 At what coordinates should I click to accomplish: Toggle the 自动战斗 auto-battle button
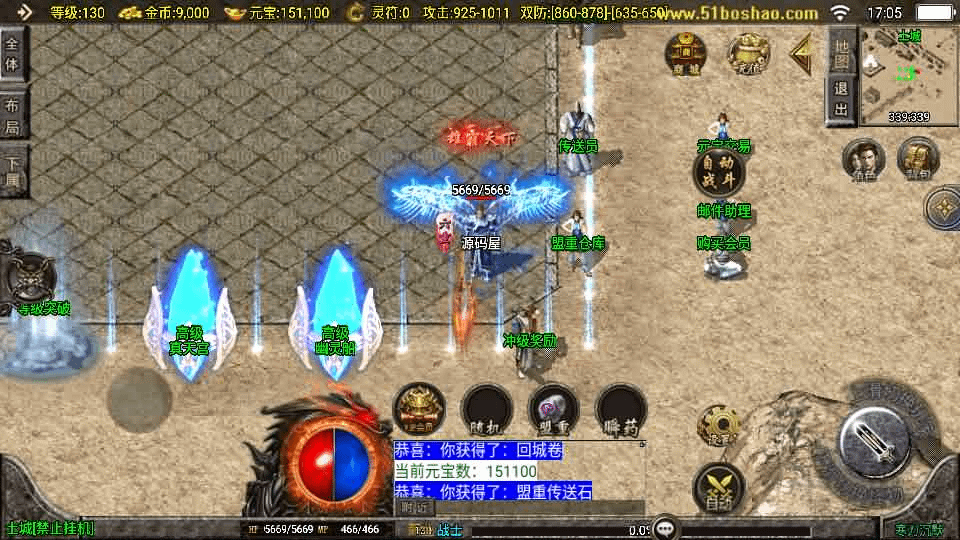720,172
